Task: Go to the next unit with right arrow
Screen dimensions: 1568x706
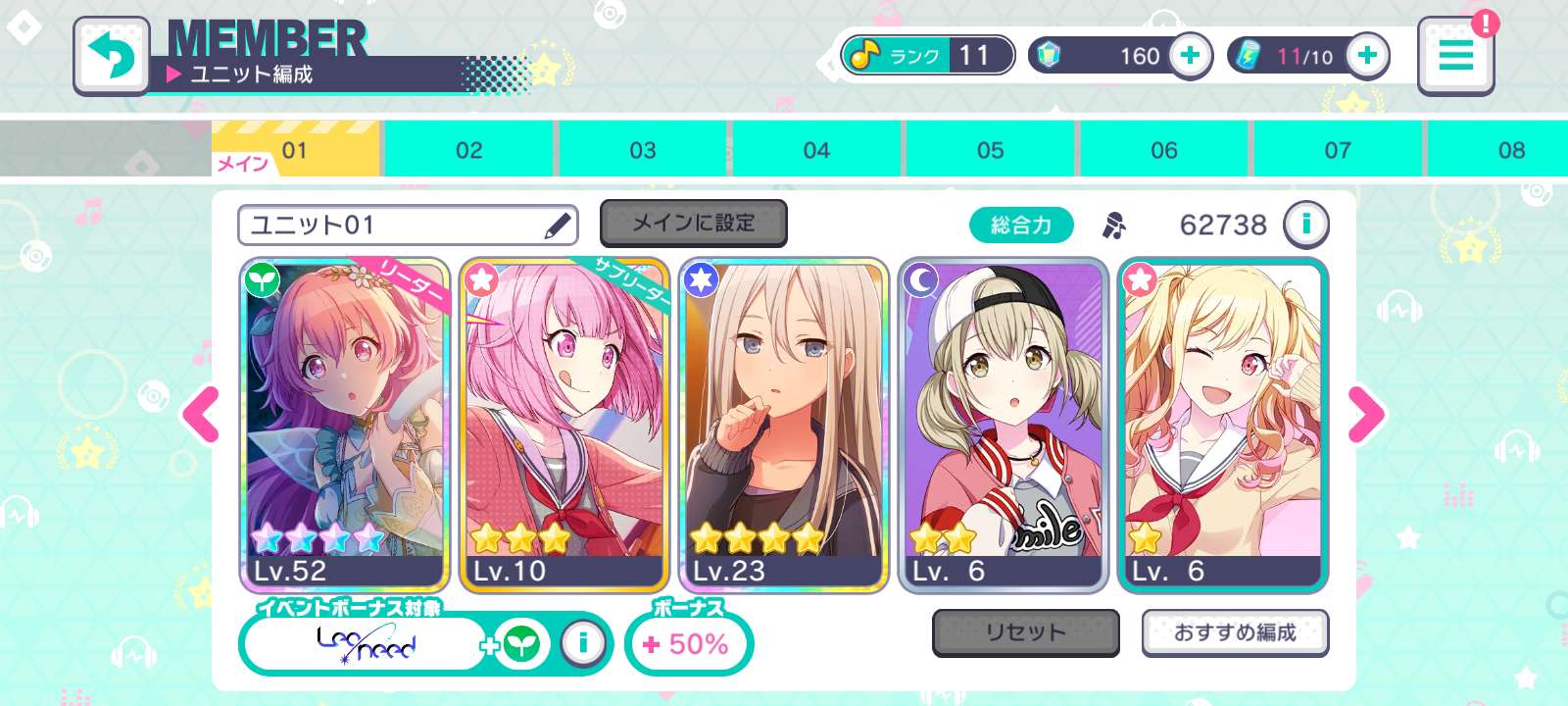Action: pyautogui.click(x=1366, y=415)
